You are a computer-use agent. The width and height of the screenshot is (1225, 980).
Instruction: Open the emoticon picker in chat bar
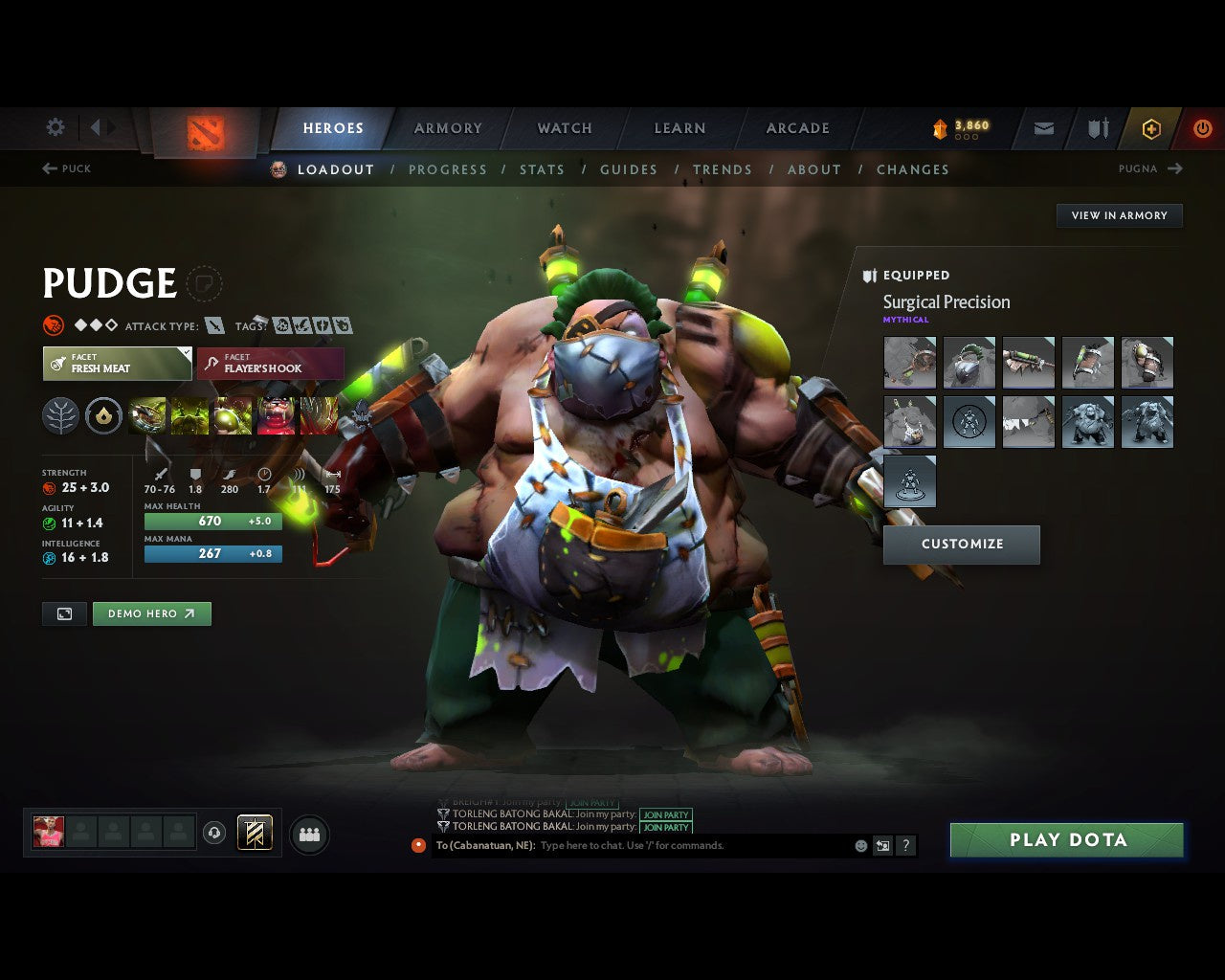click(x=859, y=846)
